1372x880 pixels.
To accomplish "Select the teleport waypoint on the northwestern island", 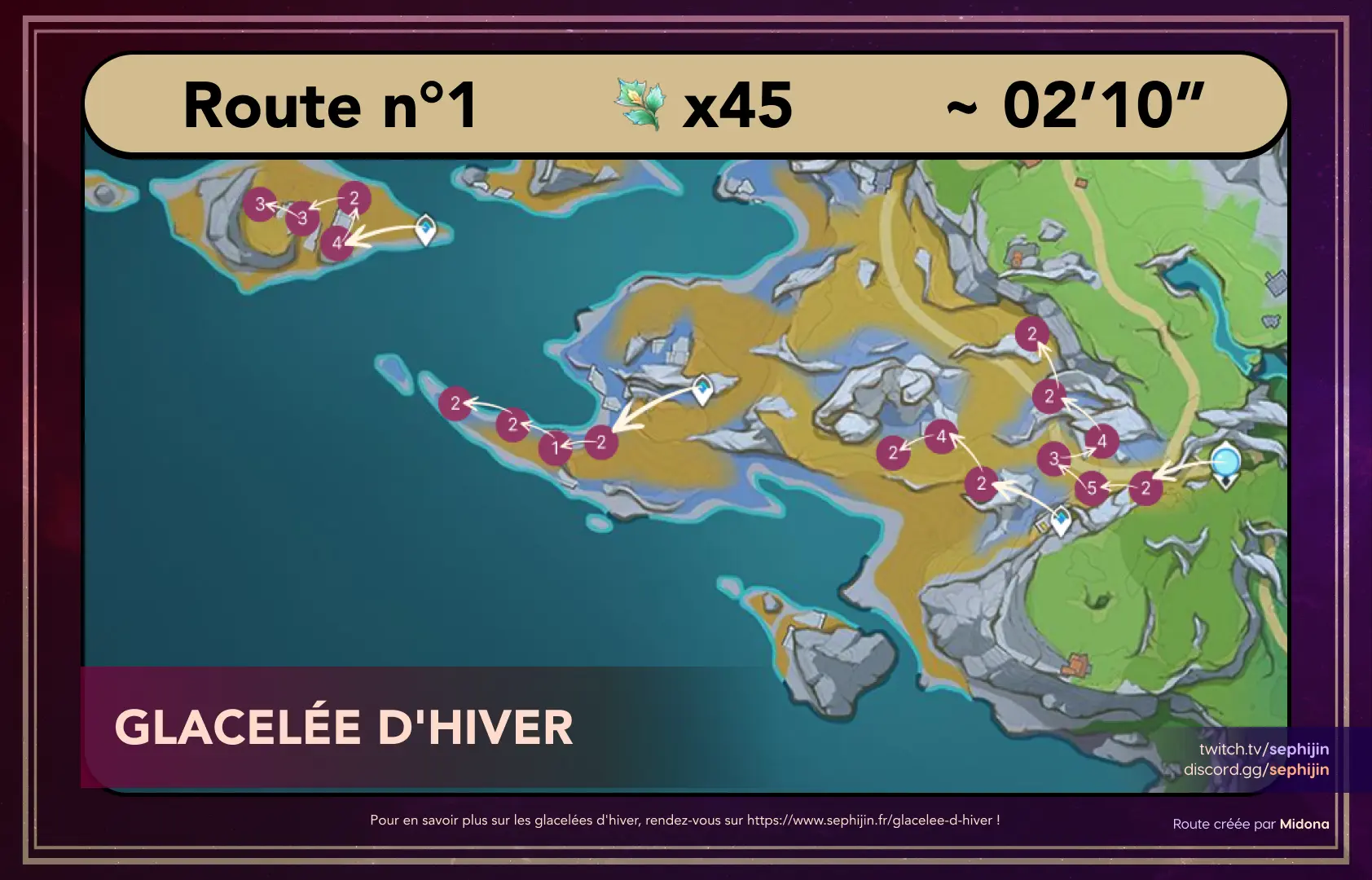I will (425, 229).
